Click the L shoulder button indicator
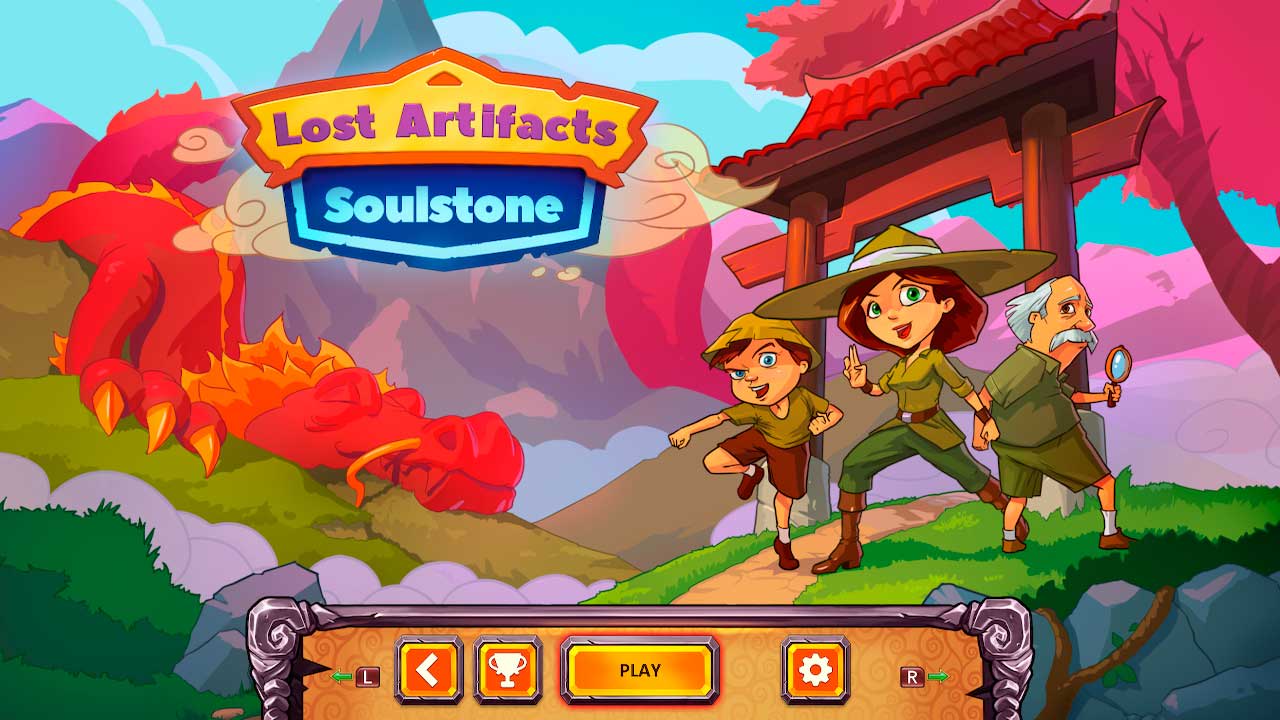 point(369,677)
